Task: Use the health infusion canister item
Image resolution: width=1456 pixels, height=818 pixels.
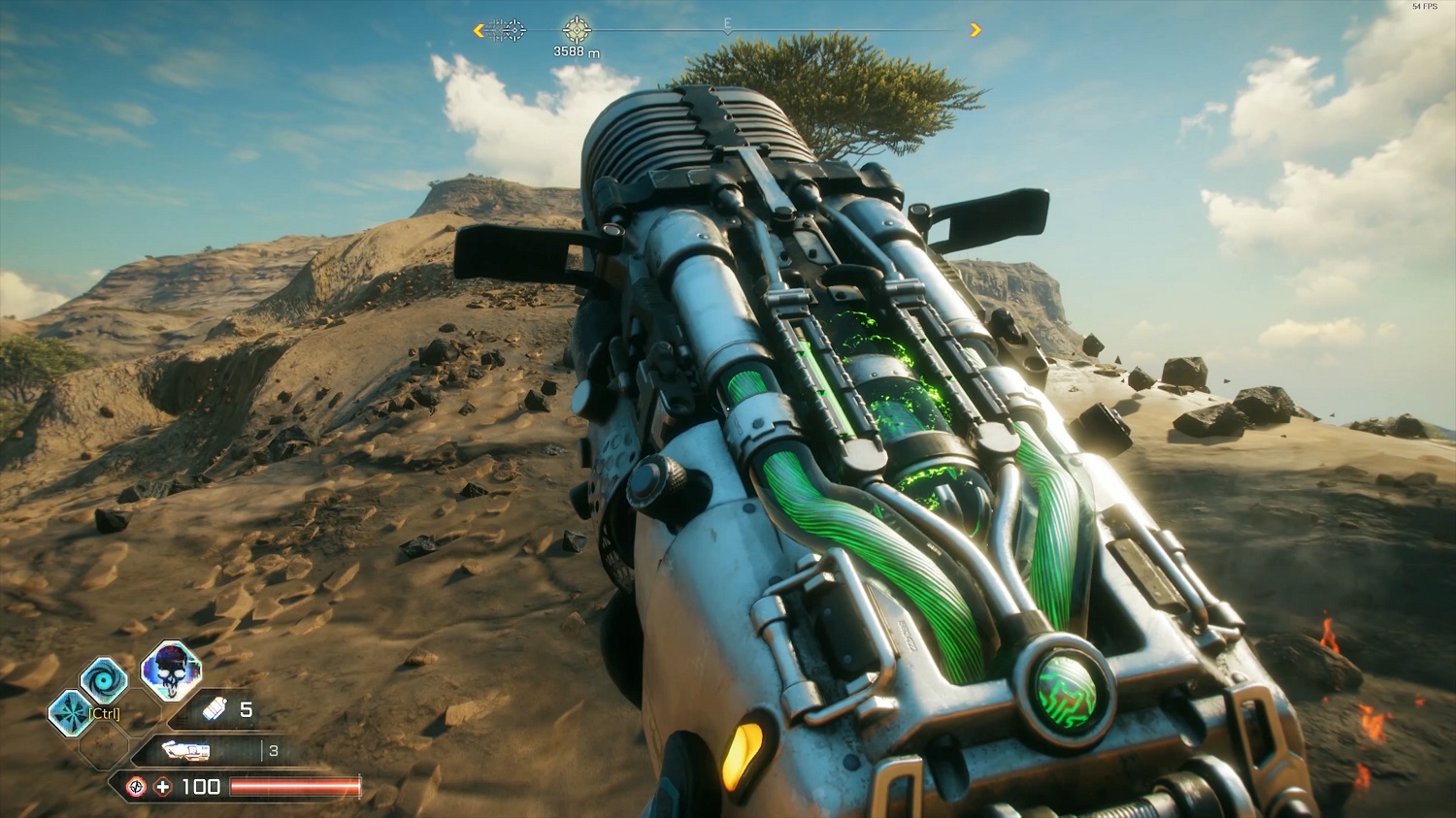Action: coord(215,710)
